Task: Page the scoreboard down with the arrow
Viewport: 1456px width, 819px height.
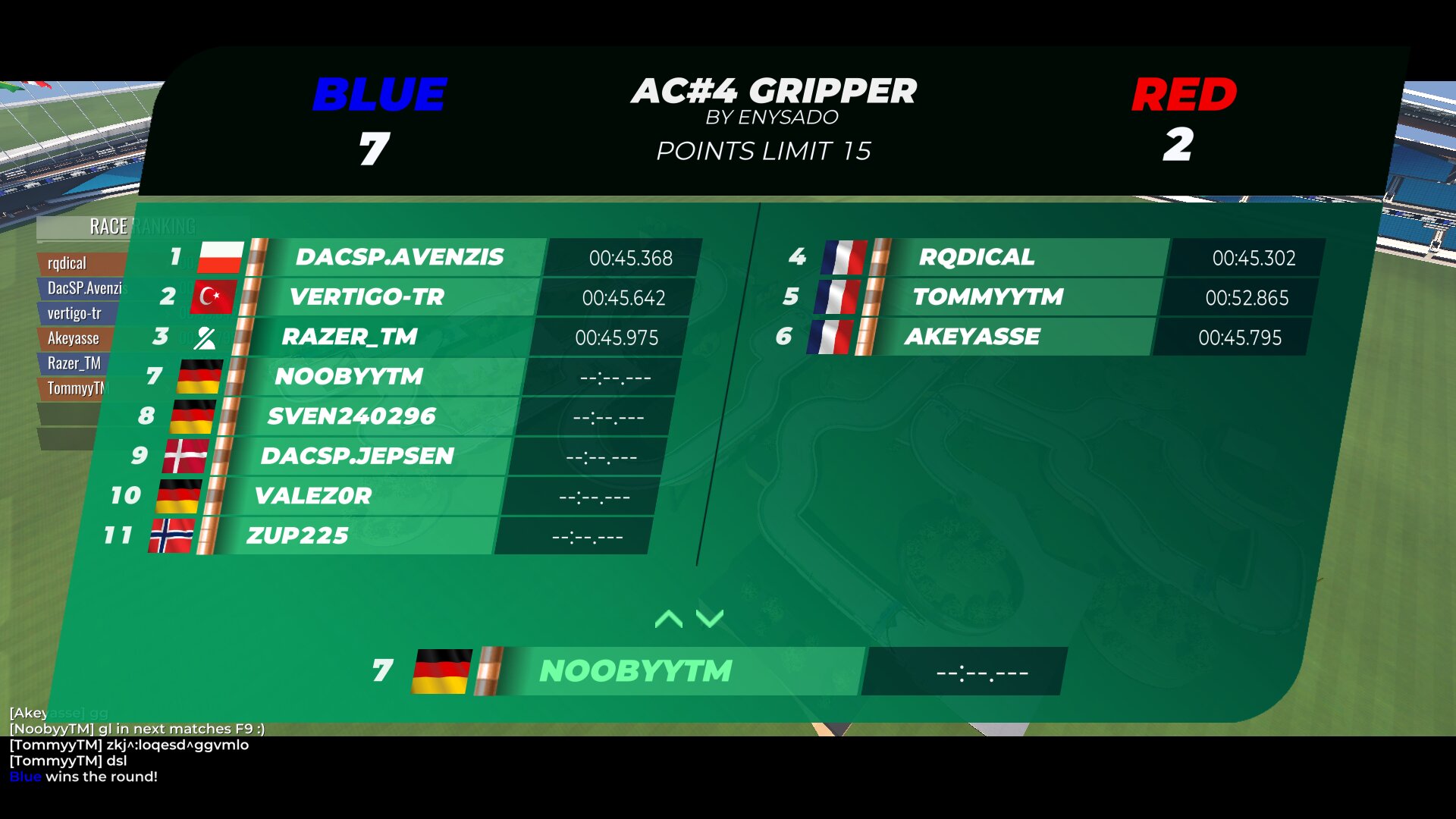Action: tap(710, 619)
